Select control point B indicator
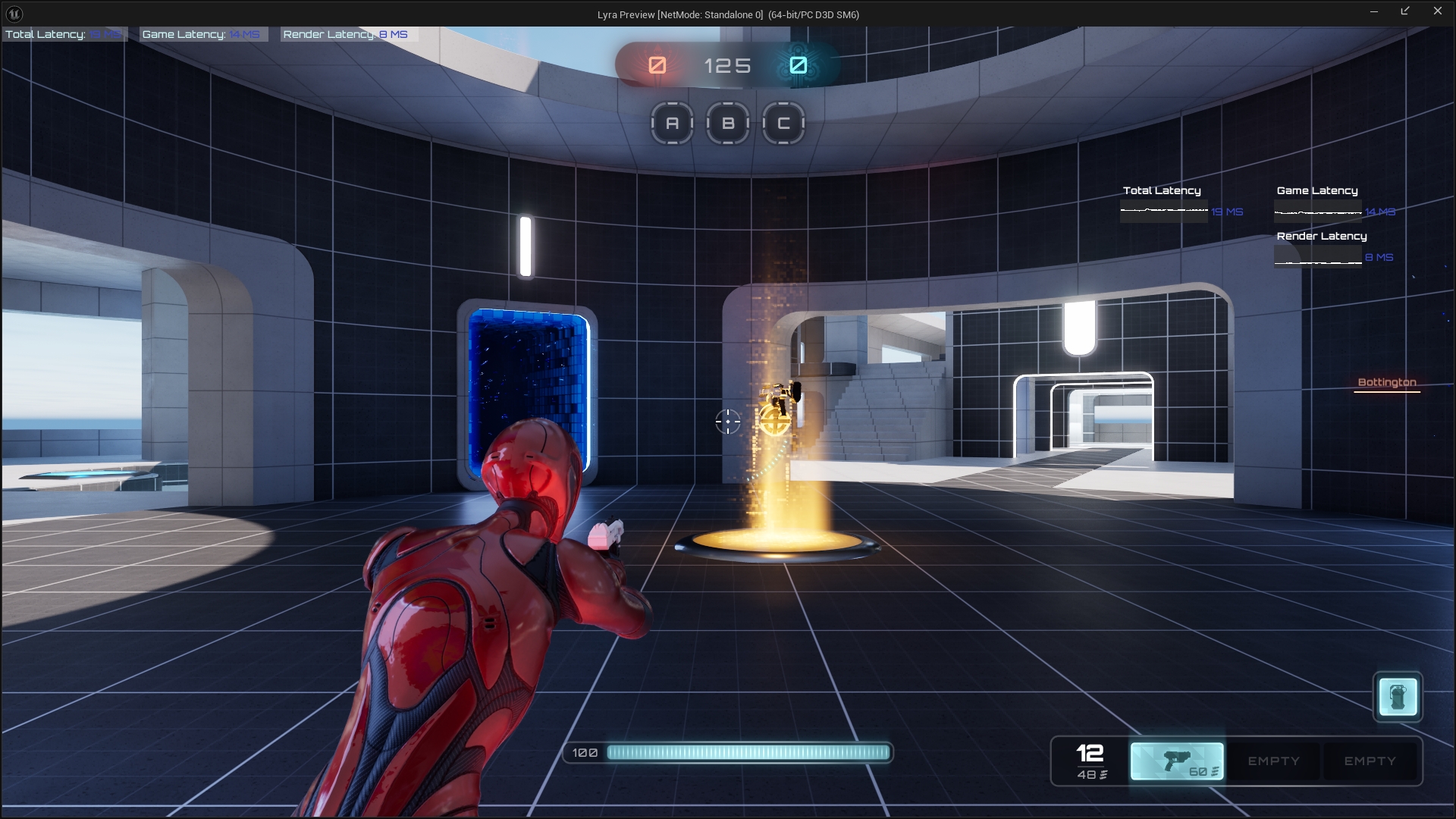 [728, 123]
